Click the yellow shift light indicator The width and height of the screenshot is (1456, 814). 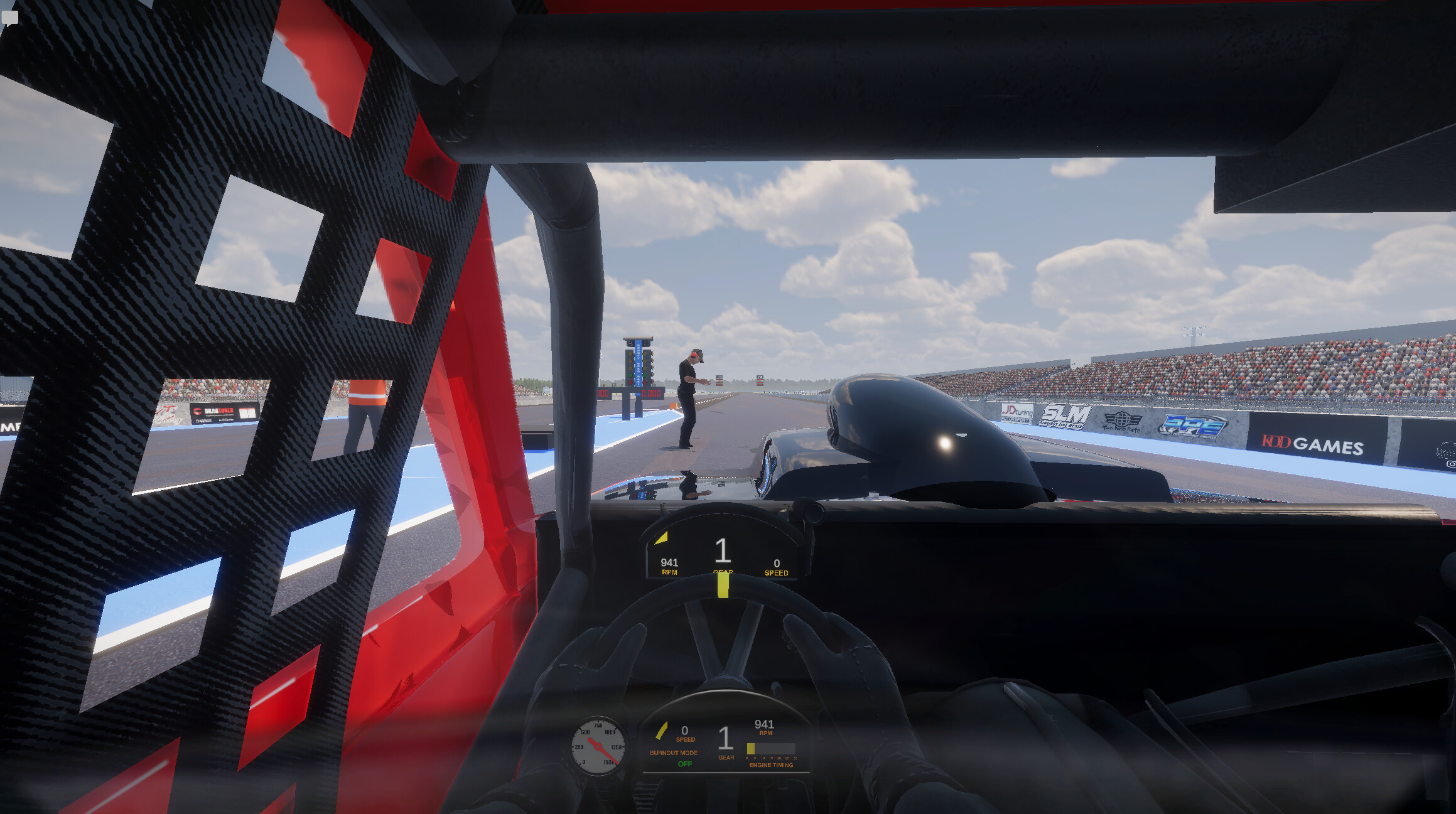[x=663, y=537]
